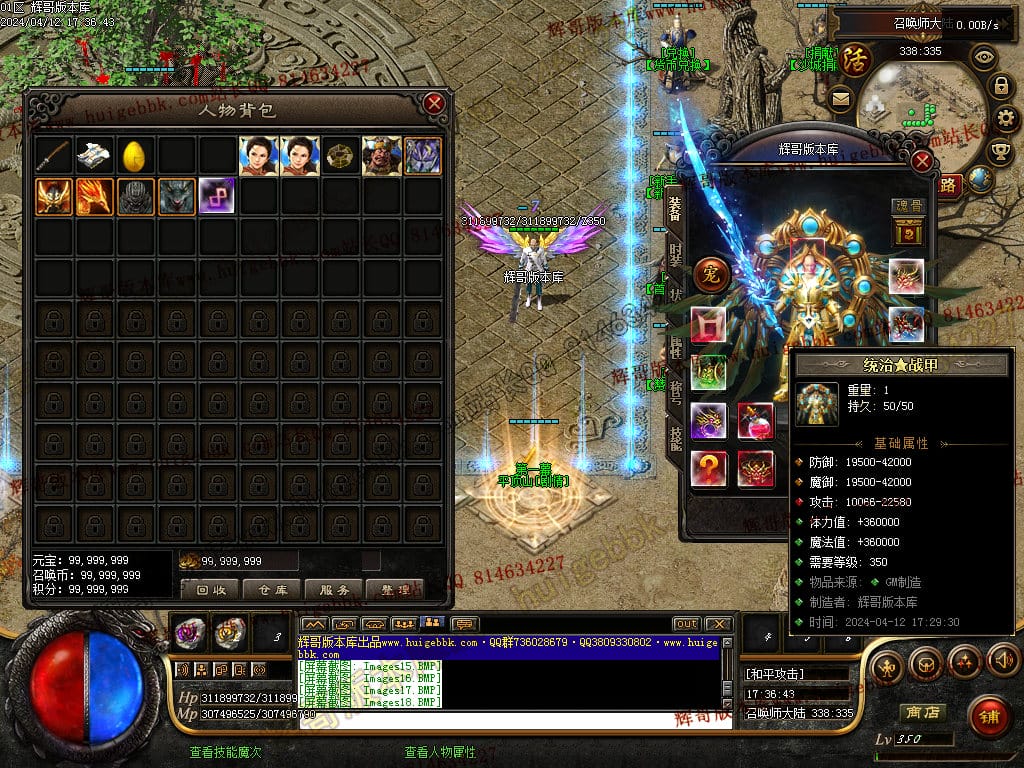Select the purple rune item slot
The height and width of the screenshot is (768, 1024).
pos(217,196)
